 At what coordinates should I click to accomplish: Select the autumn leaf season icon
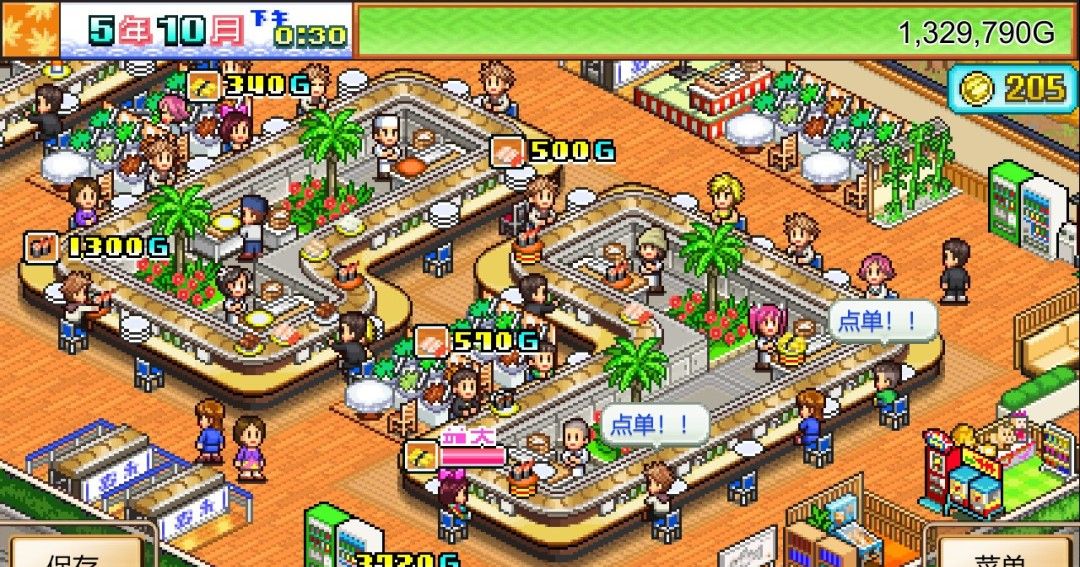(30, 28)
